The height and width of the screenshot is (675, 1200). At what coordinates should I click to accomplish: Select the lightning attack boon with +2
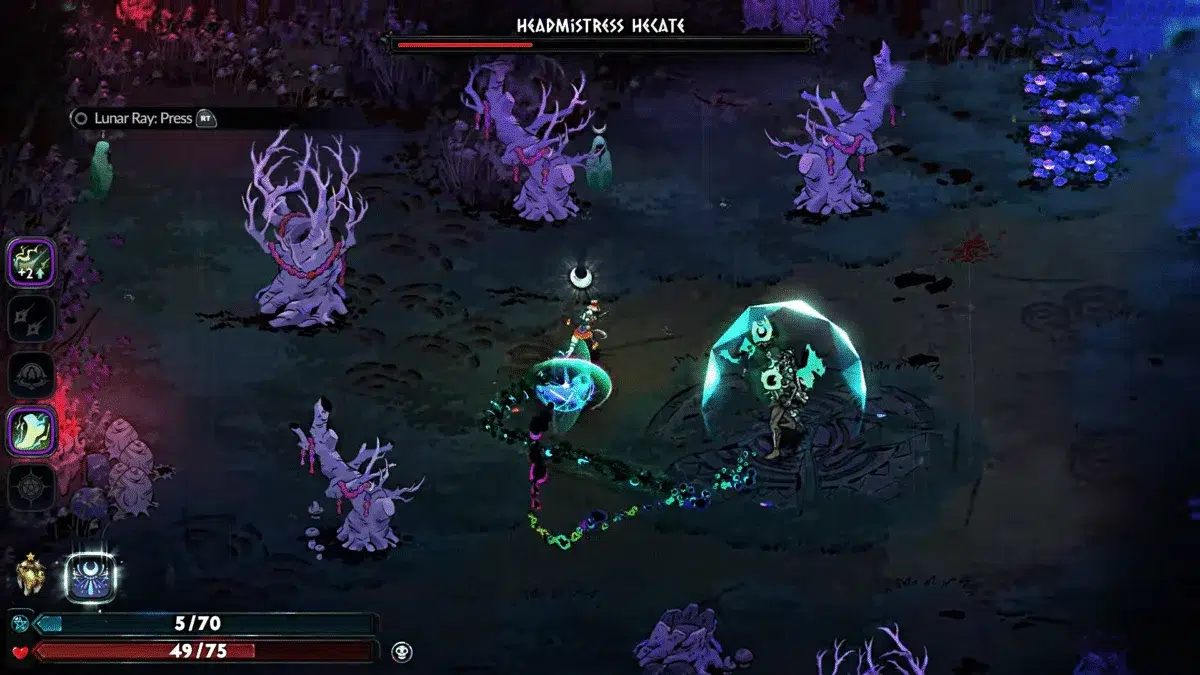point(31,263)
